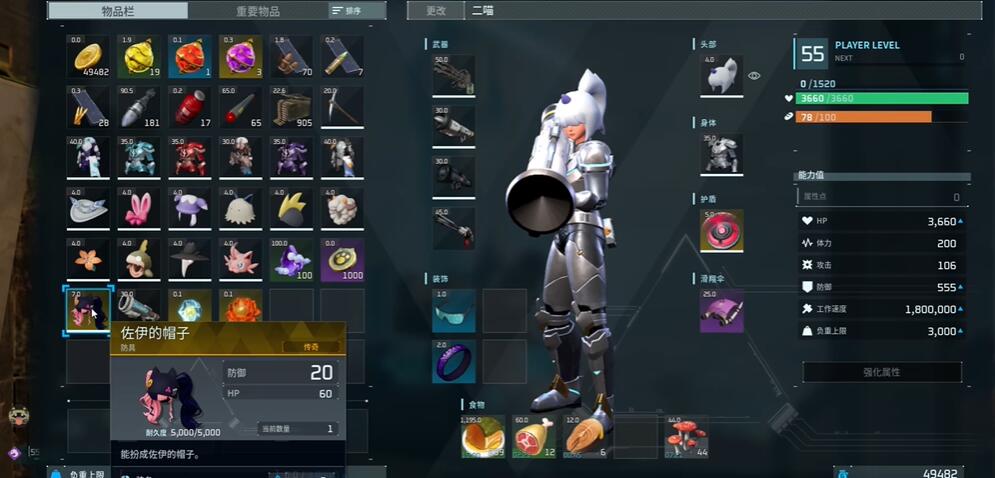Select the gold coin stack of 49482
This screenshot has width=995, height=478.
coord(88,58)
